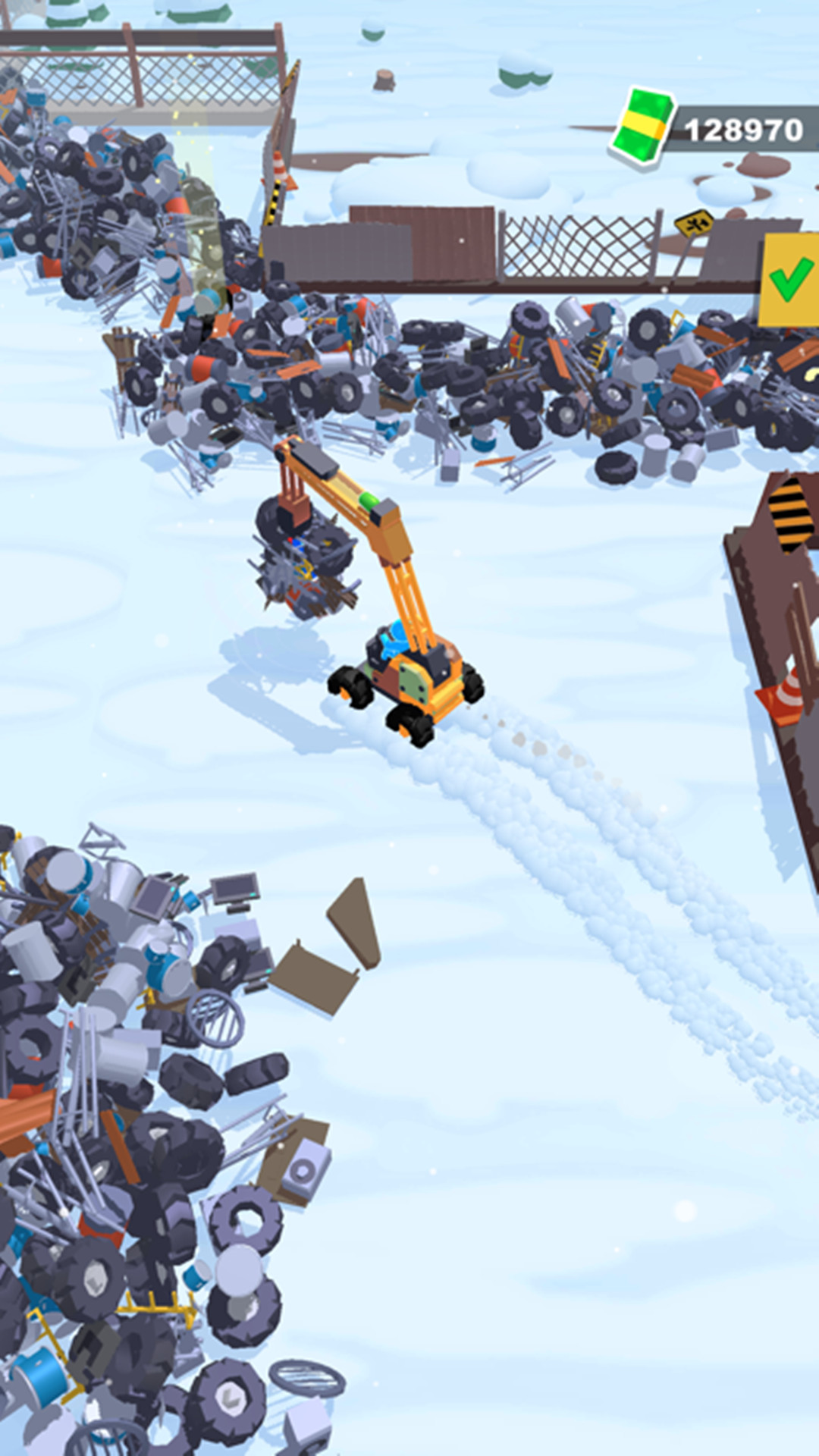Open the yellow green-checkmark tasks button
Viewport: 819px width, 1456px height.
(x=790, y=280)
